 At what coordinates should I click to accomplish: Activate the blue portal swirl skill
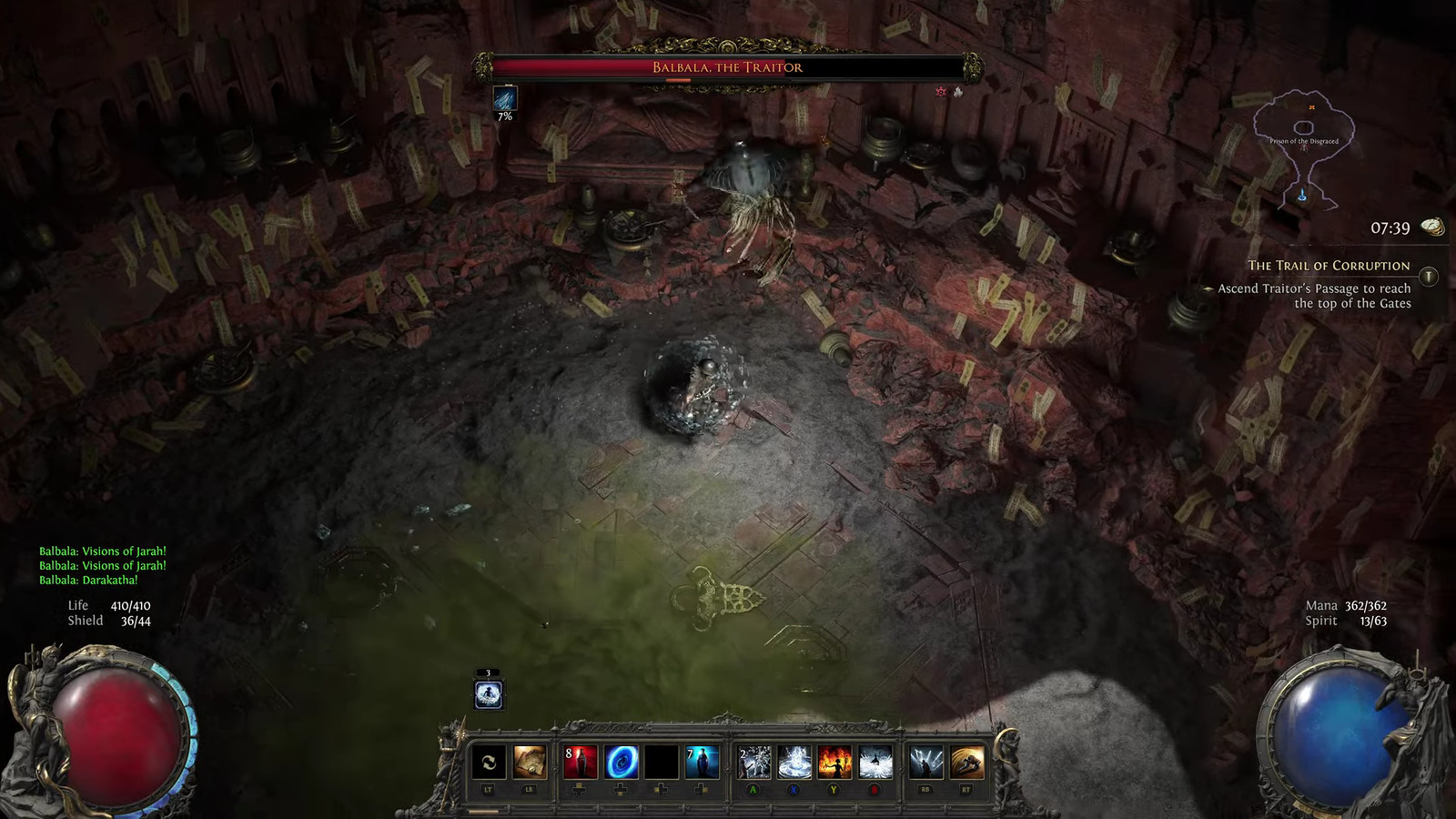(x=622, y=763)
